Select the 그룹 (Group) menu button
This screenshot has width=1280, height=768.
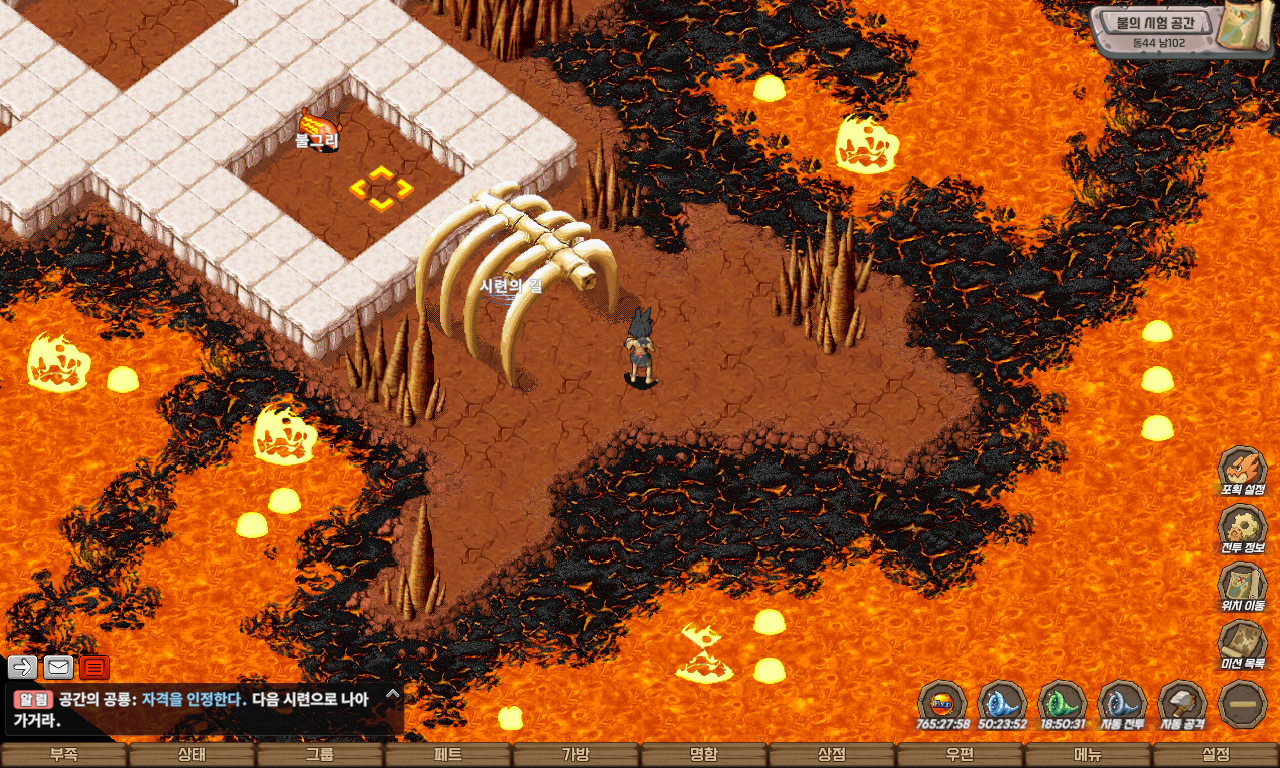320,756
